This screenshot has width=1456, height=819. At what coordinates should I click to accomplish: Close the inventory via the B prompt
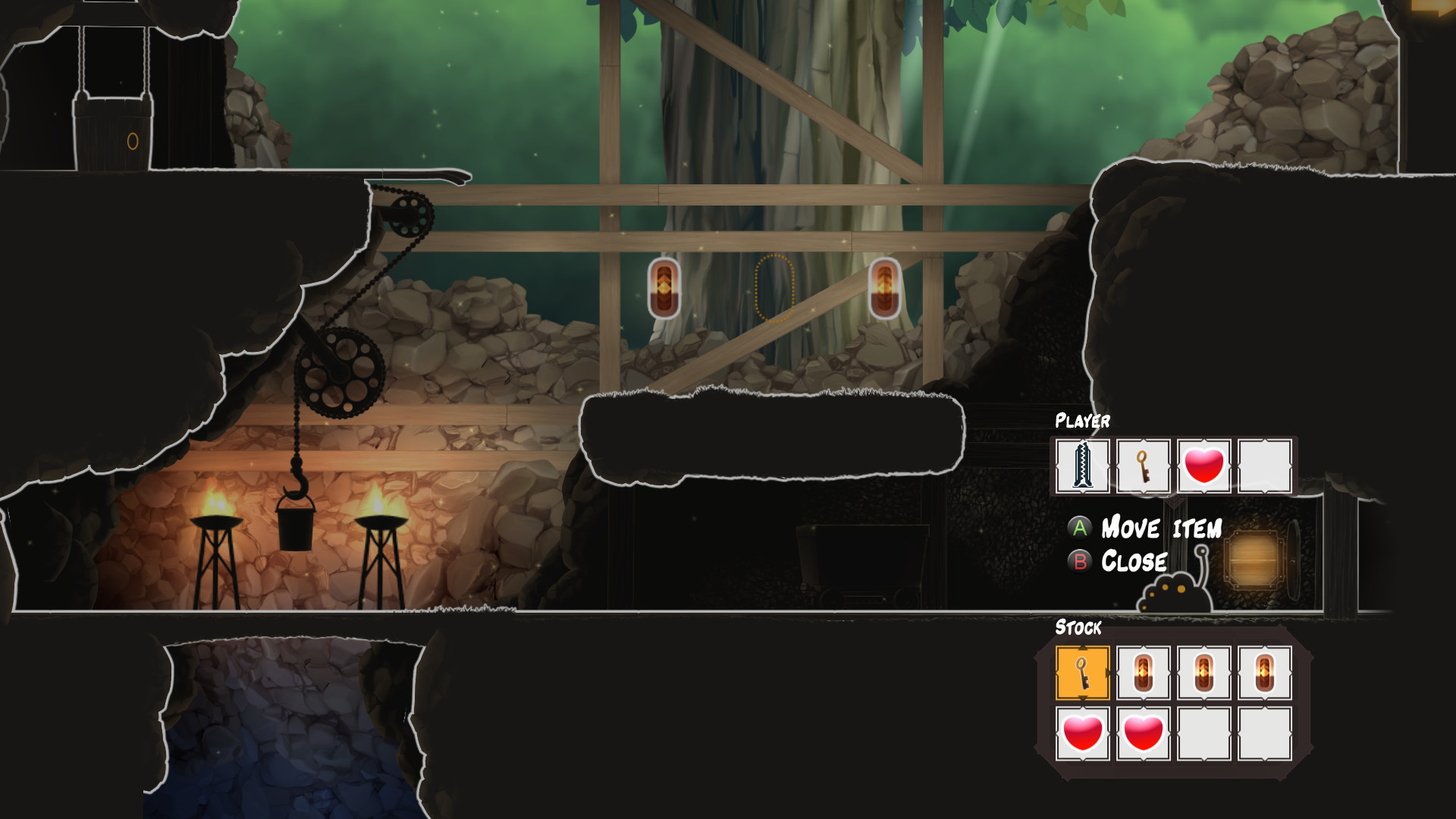point(1134,562)
